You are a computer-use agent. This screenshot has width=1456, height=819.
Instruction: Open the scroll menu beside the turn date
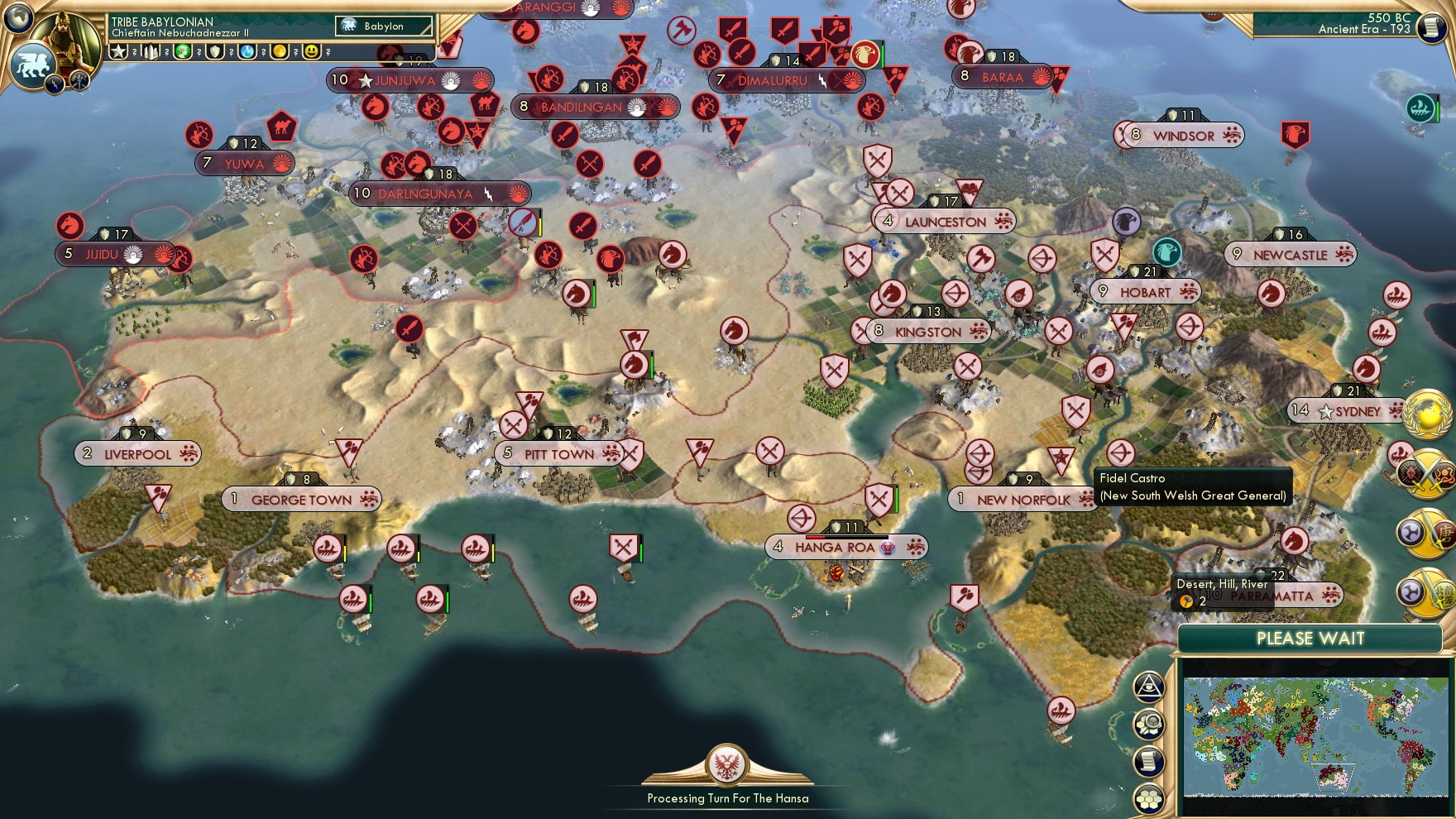tap(1430, 27)
